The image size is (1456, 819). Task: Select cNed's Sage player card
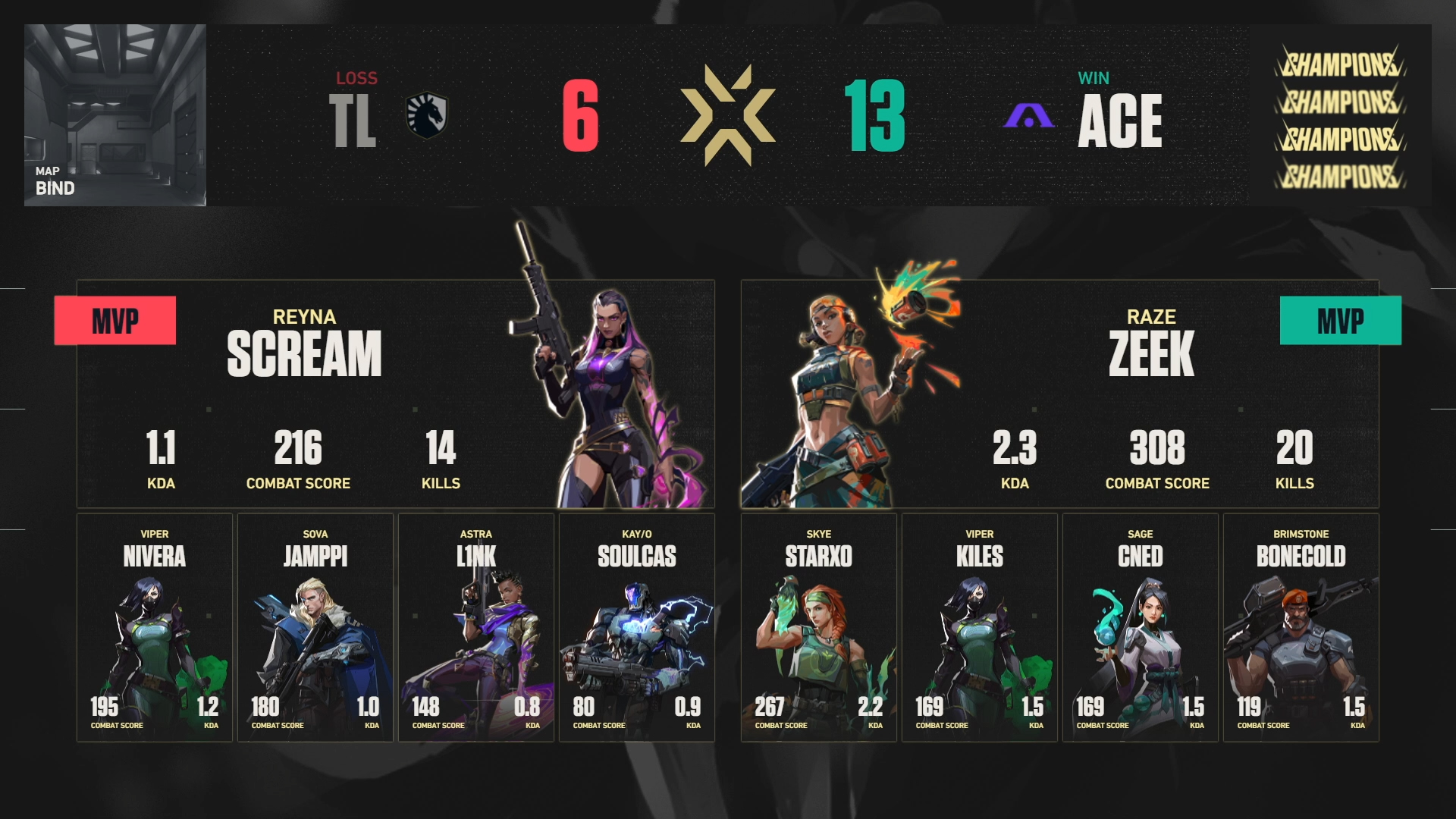coord(1141,628)
